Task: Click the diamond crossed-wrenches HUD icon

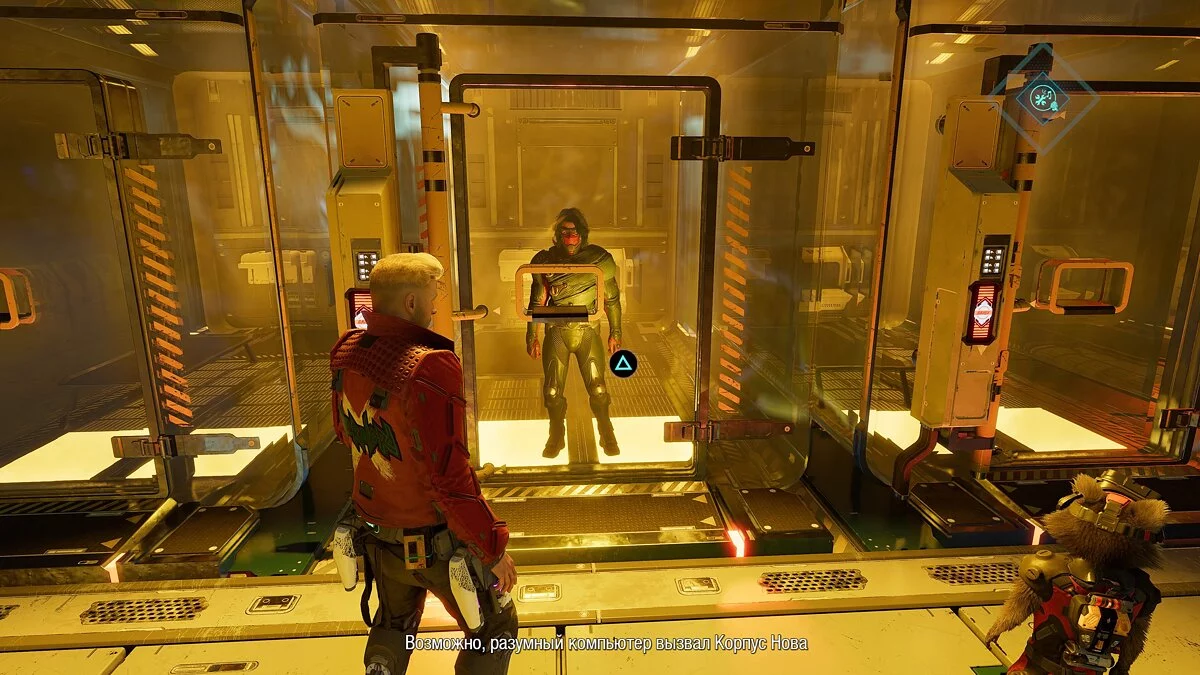Action: tap(1043, 98)
